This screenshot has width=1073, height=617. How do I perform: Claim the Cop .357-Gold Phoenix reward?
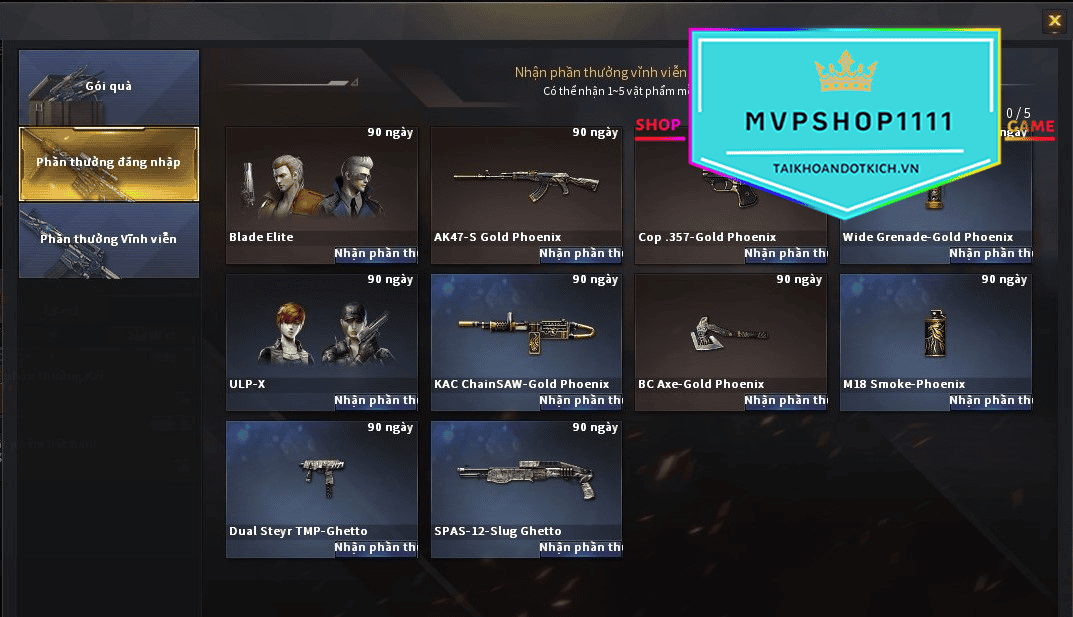point(784,254)
